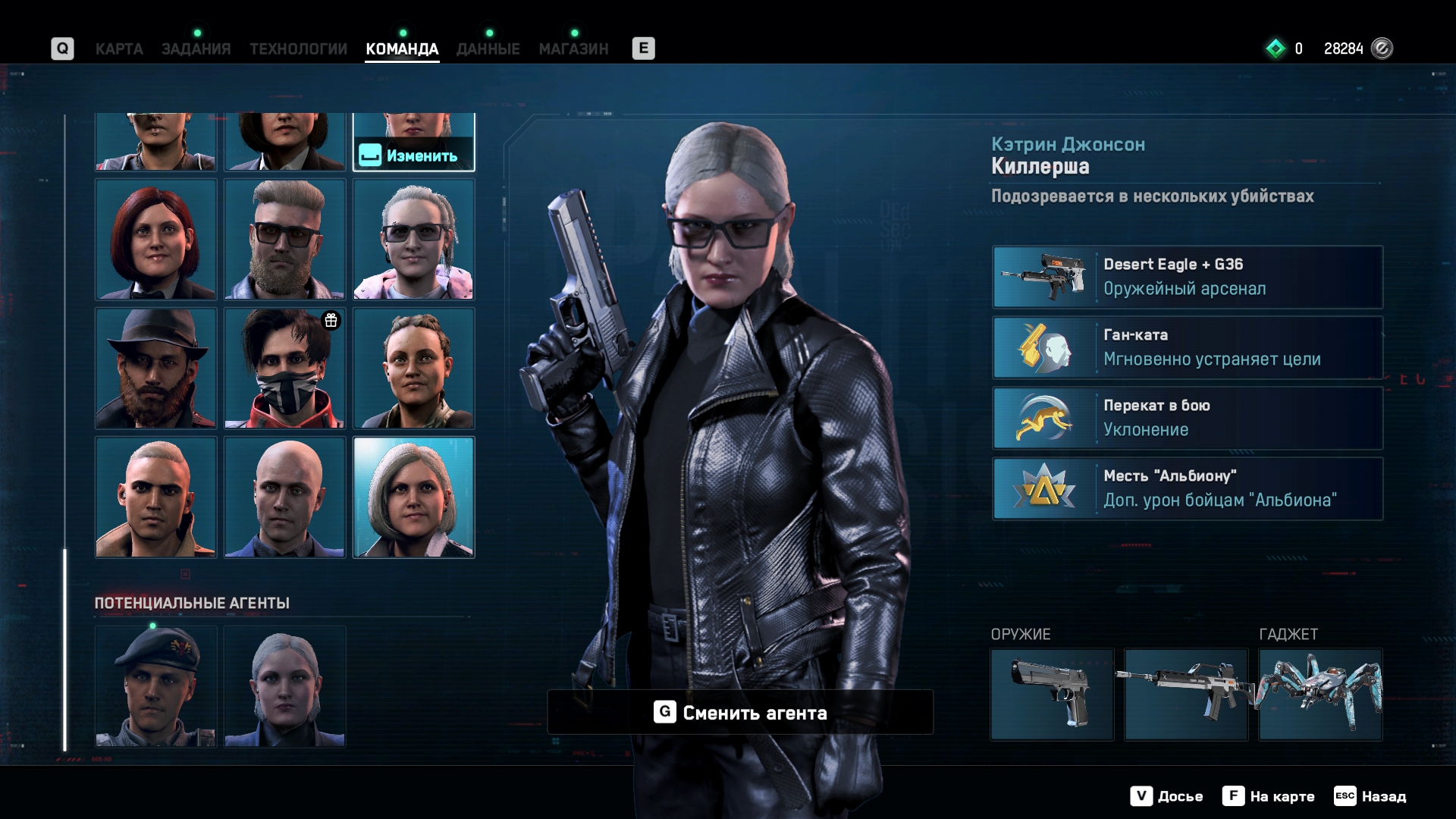This screenshot has height=819, width=1456.
Task: Choose the spiderbot gadget slot
Action: point(1320,695)
